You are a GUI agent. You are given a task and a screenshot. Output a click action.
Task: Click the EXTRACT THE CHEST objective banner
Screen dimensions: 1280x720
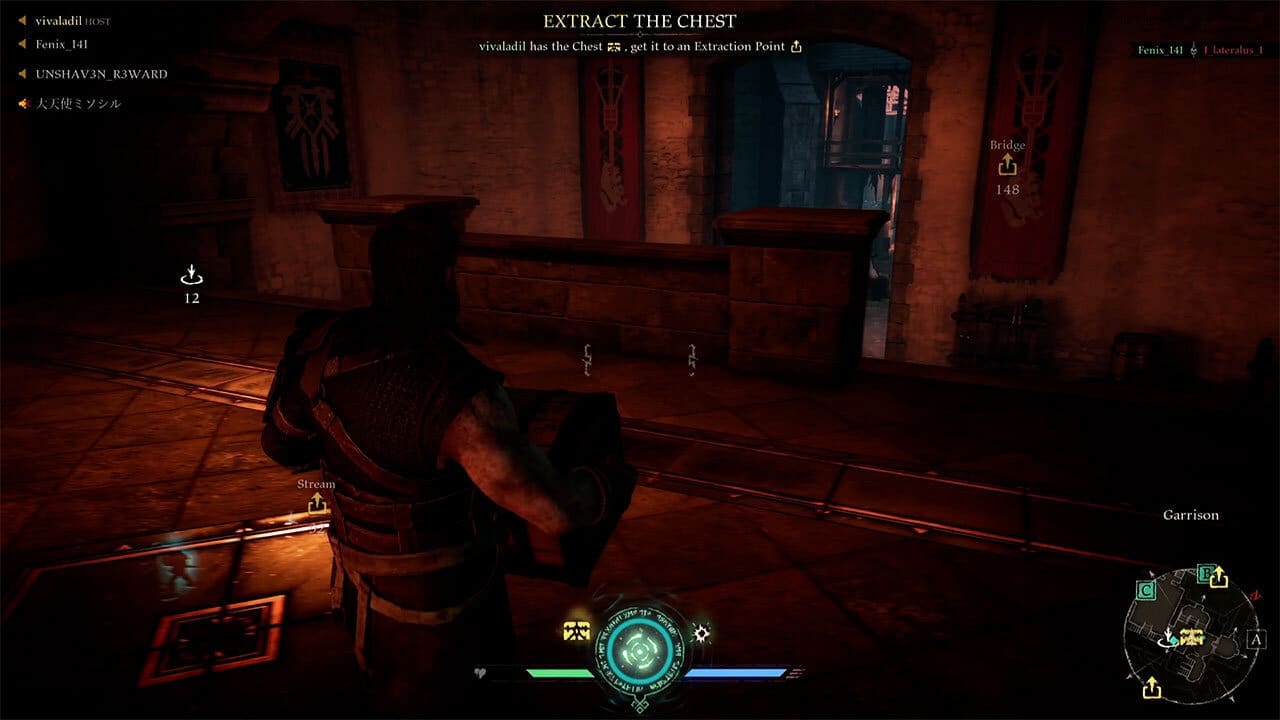click(x=639, y=20)
